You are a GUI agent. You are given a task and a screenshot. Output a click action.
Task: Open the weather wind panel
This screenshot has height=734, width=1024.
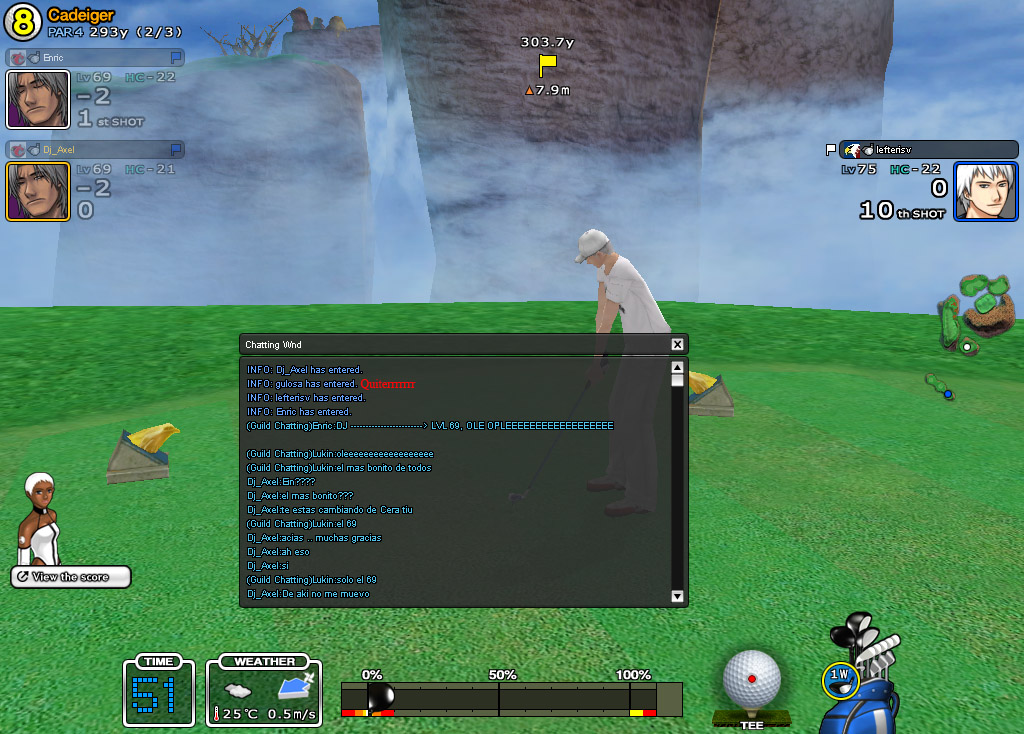point(264,690)
